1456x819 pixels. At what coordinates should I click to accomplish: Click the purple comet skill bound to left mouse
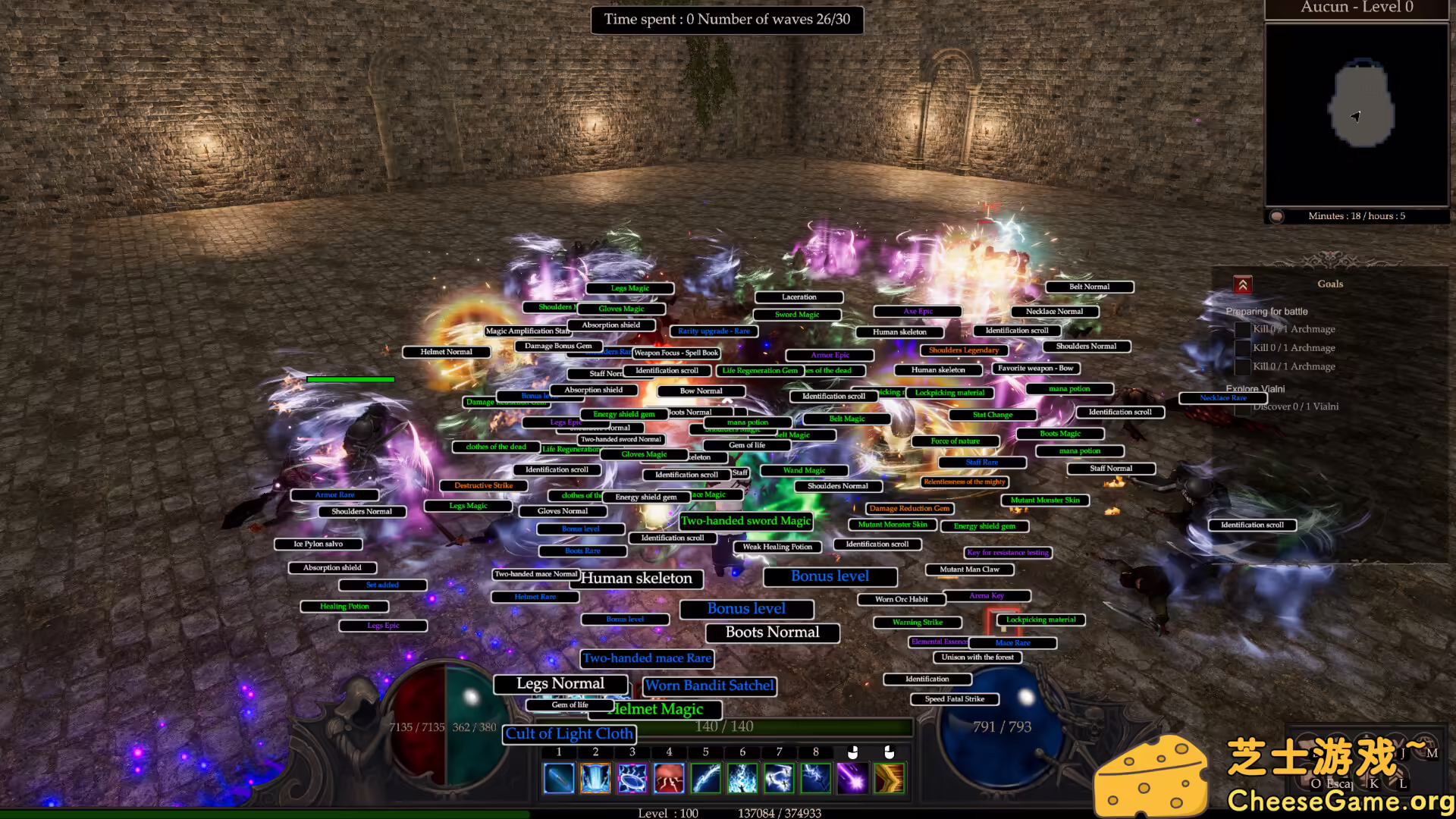pyautogui.click(x=852, y=778)
